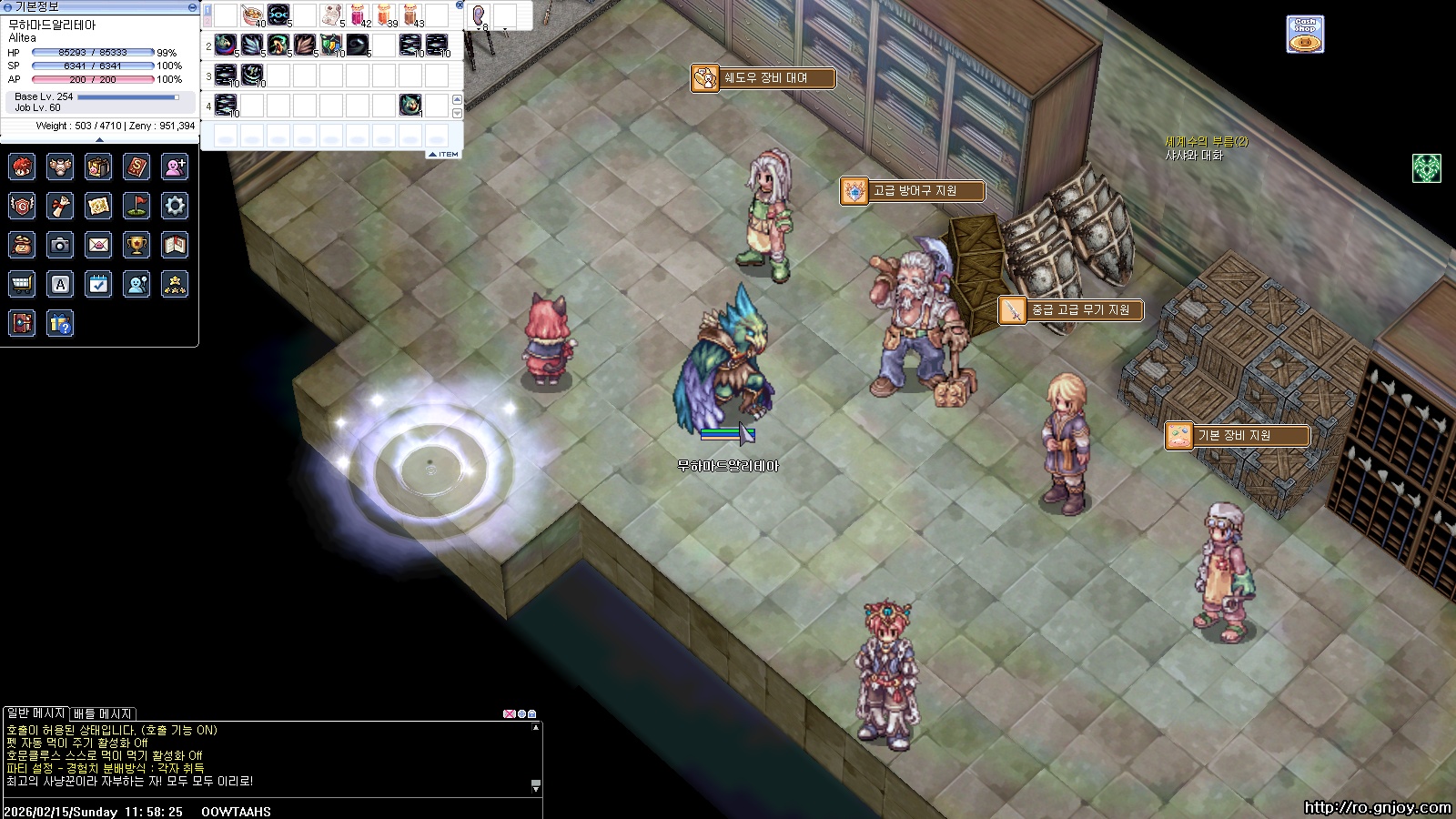Open the calendar check attendance icon
The width and height of the screenshot is (1456, 819).
(98, 284)
